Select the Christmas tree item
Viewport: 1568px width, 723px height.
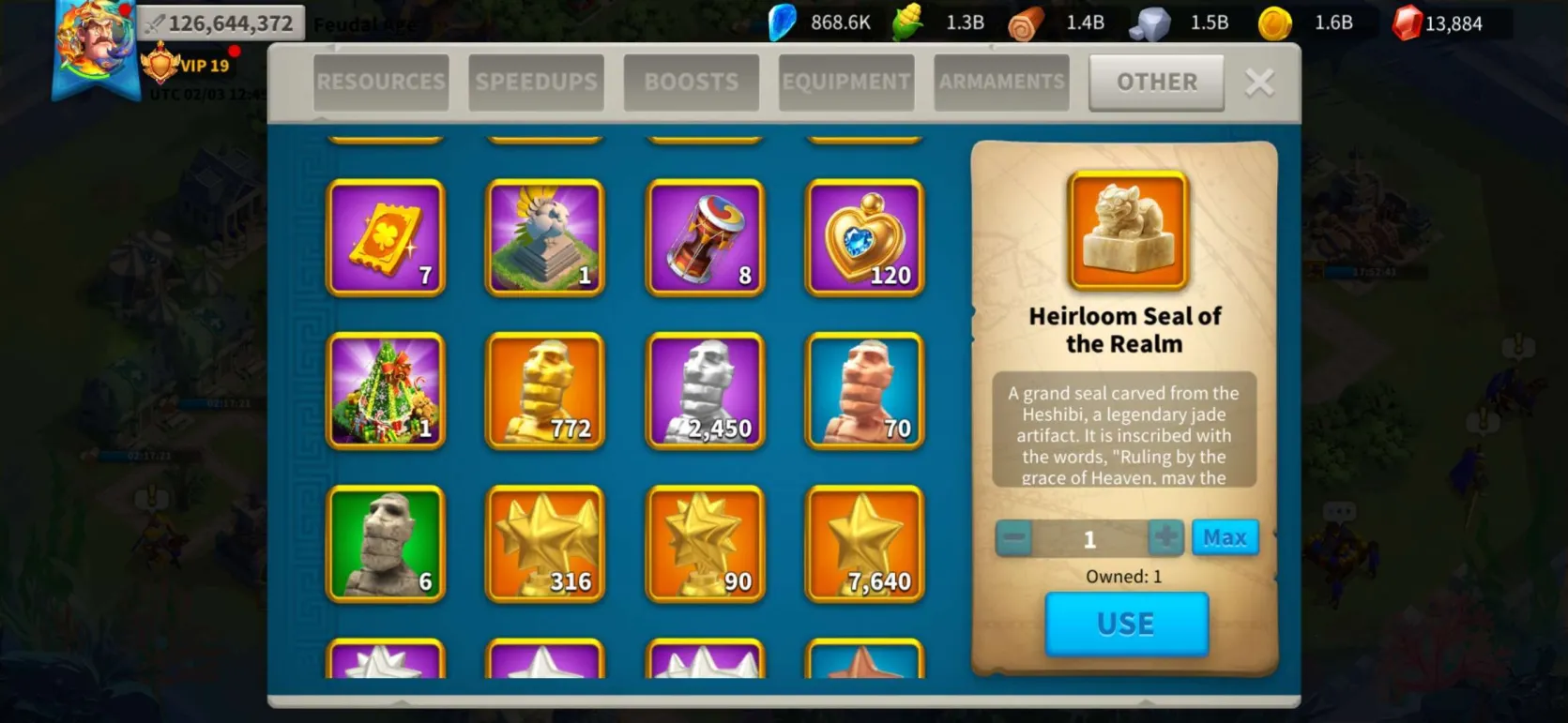coord(386,391)
